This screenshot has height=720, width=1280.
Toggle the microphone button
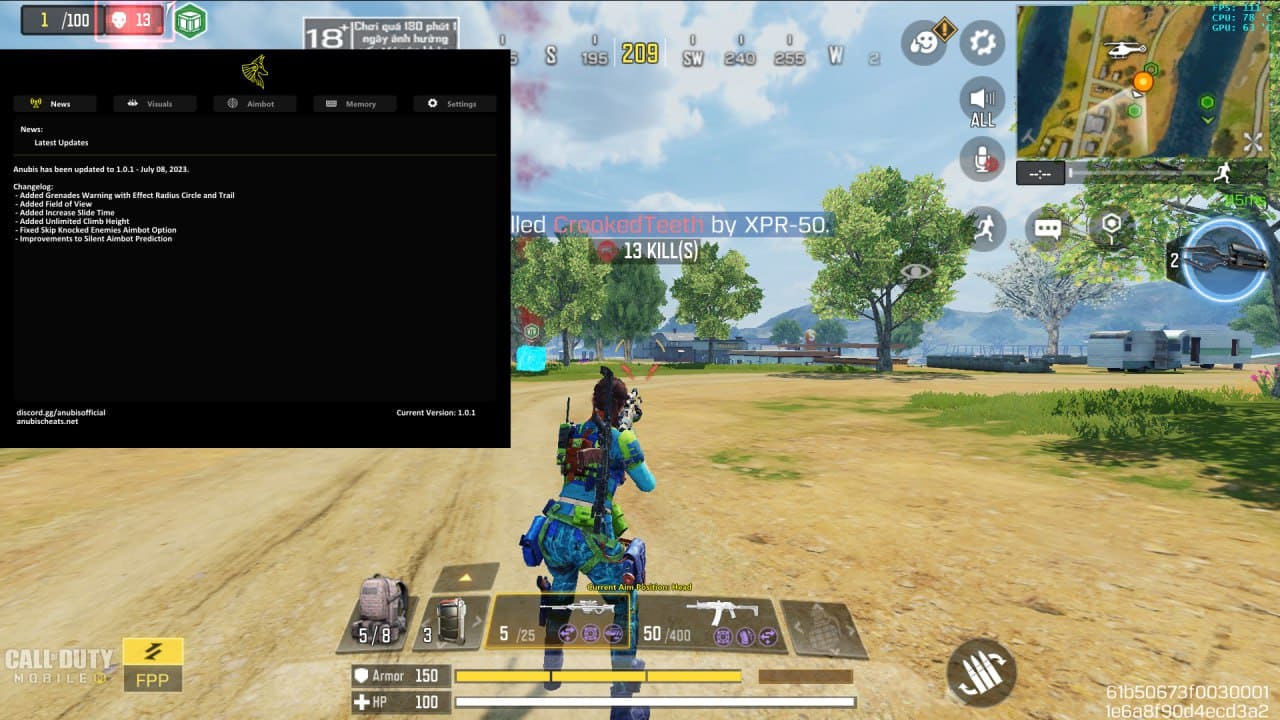click(x=982, y=160)
